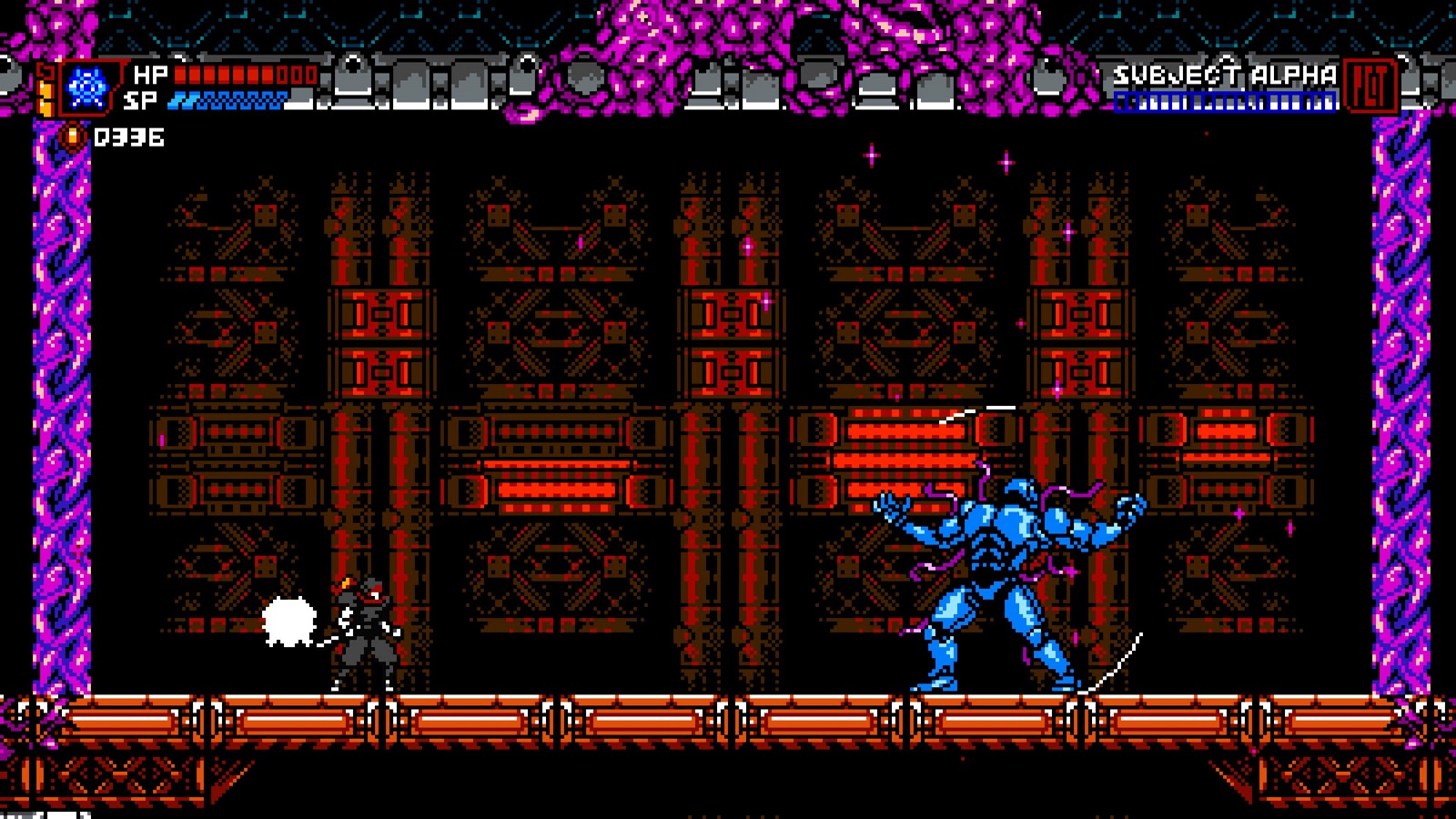Click the blue SP gauge
Viewport: 1456px width, 819px height.
pyautogui.click(x=227, y=101)
